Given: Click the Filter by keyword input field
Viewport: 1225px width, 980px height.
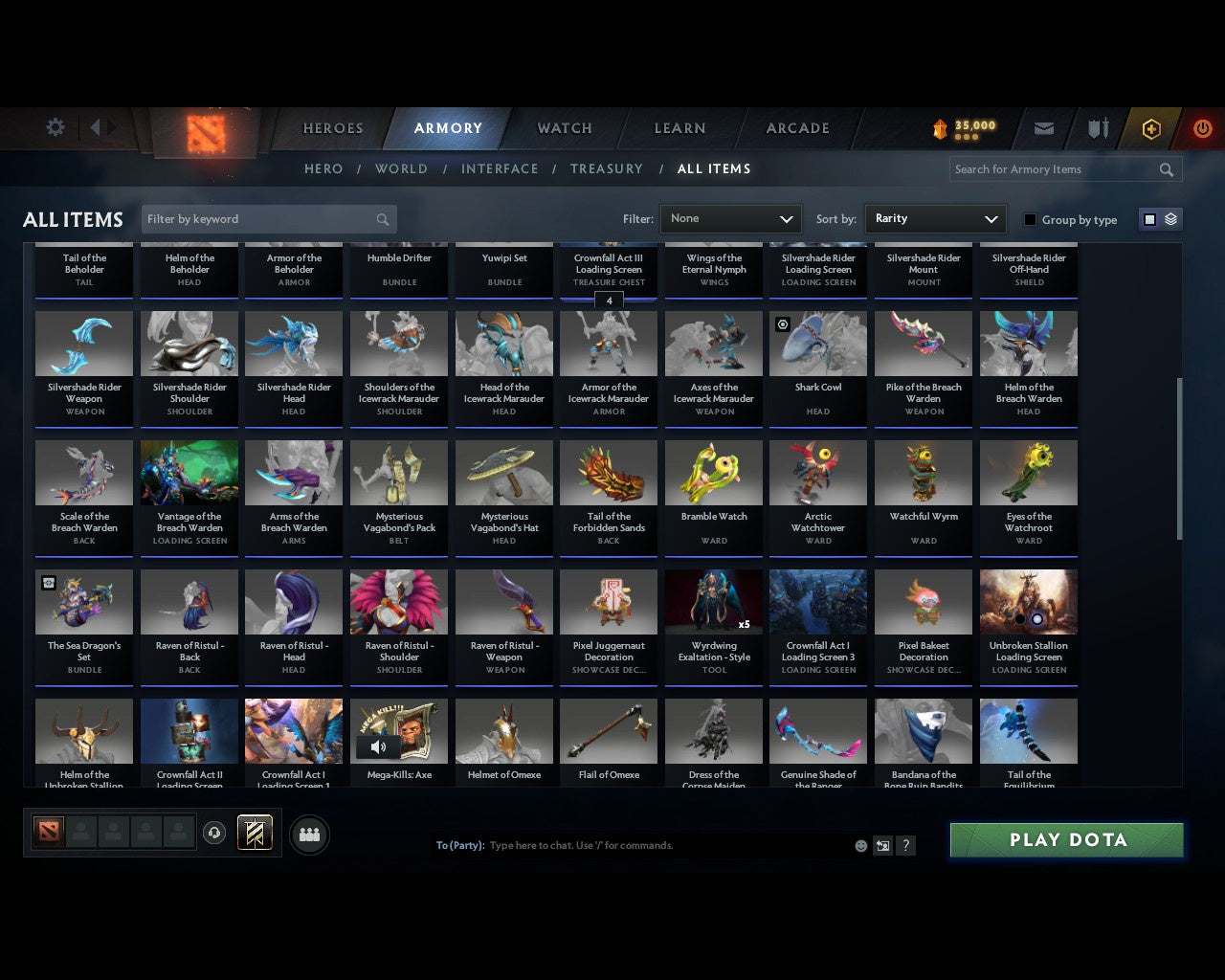Looking at the screenshot, I should pos(258,219).
